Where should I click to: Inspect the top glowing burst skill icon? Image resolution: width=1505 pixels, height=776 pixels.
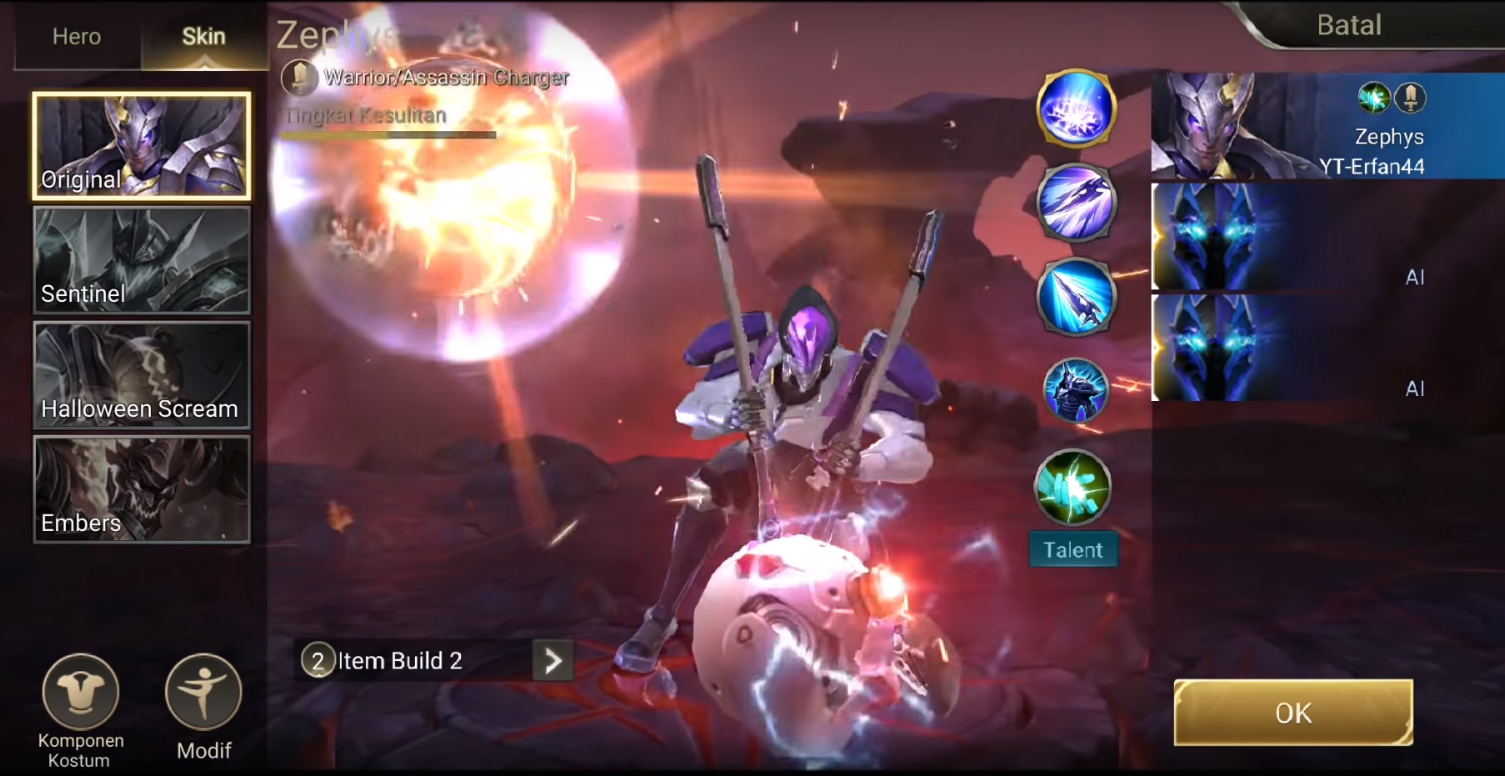1076,108
